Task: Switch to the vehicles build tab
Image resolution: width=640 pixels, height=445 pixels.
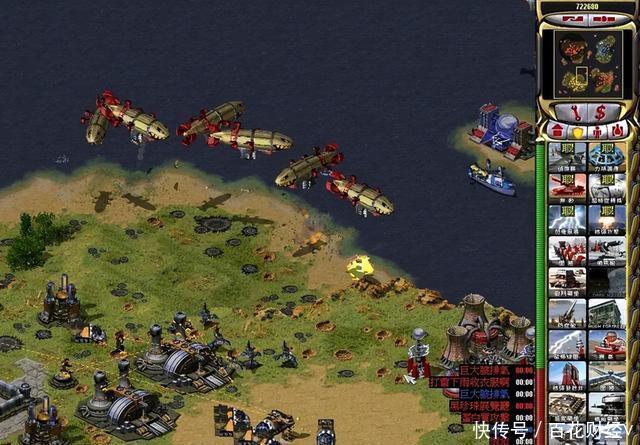Action: tap(618, 132)
